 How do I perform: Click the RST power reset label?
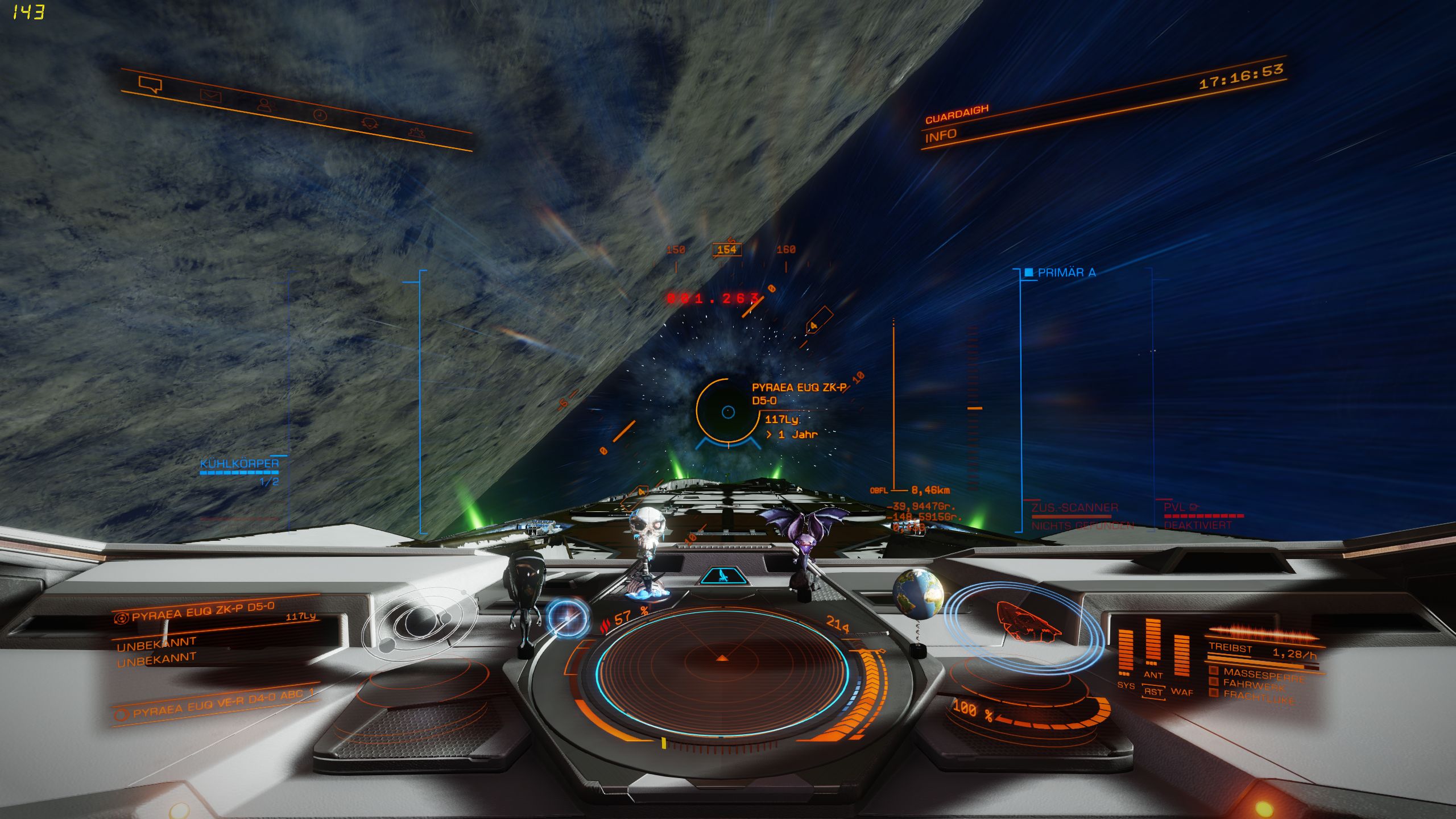pyautogui.click(x=1153, y=692)
